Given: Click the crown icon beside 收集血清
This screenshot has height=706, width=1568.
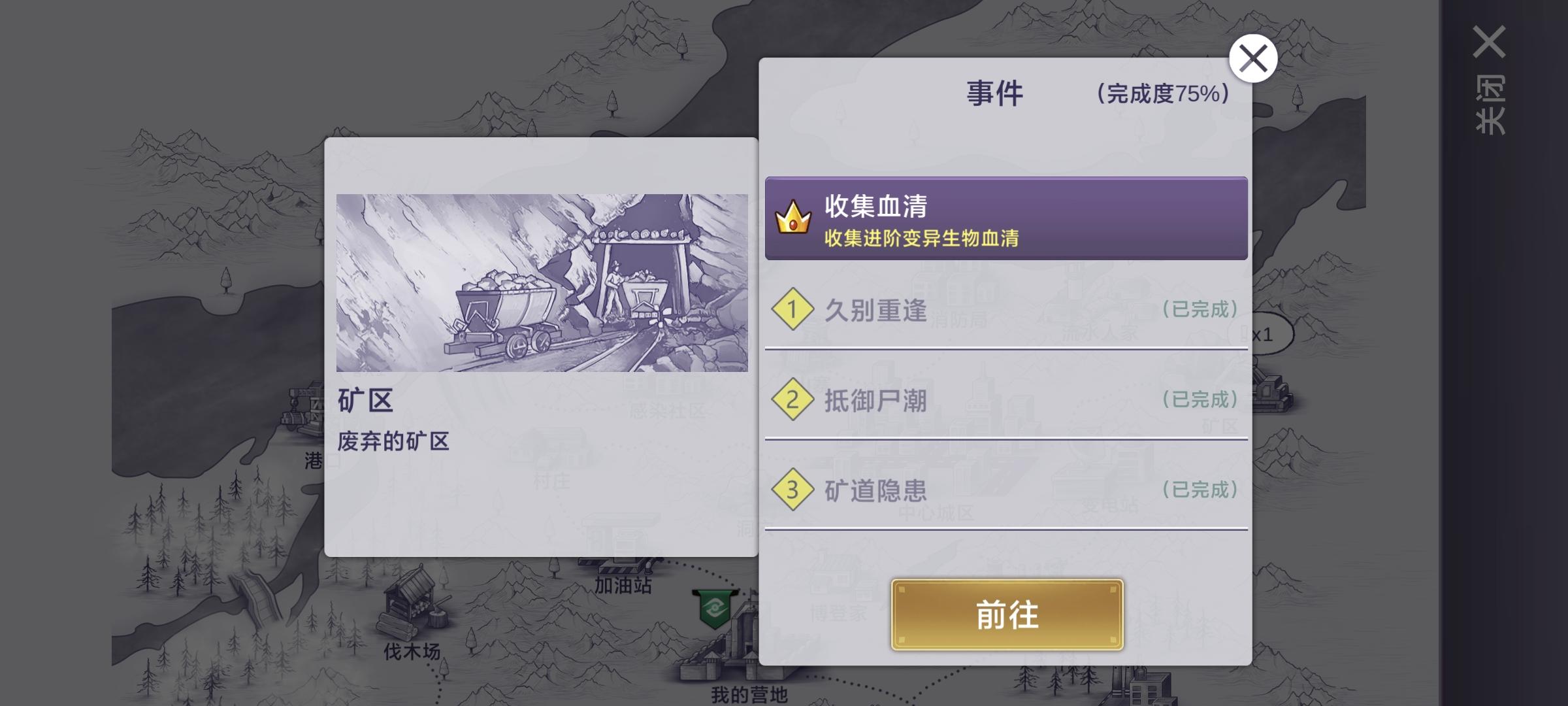Looking at the screenshot, I should pos(792,220).
